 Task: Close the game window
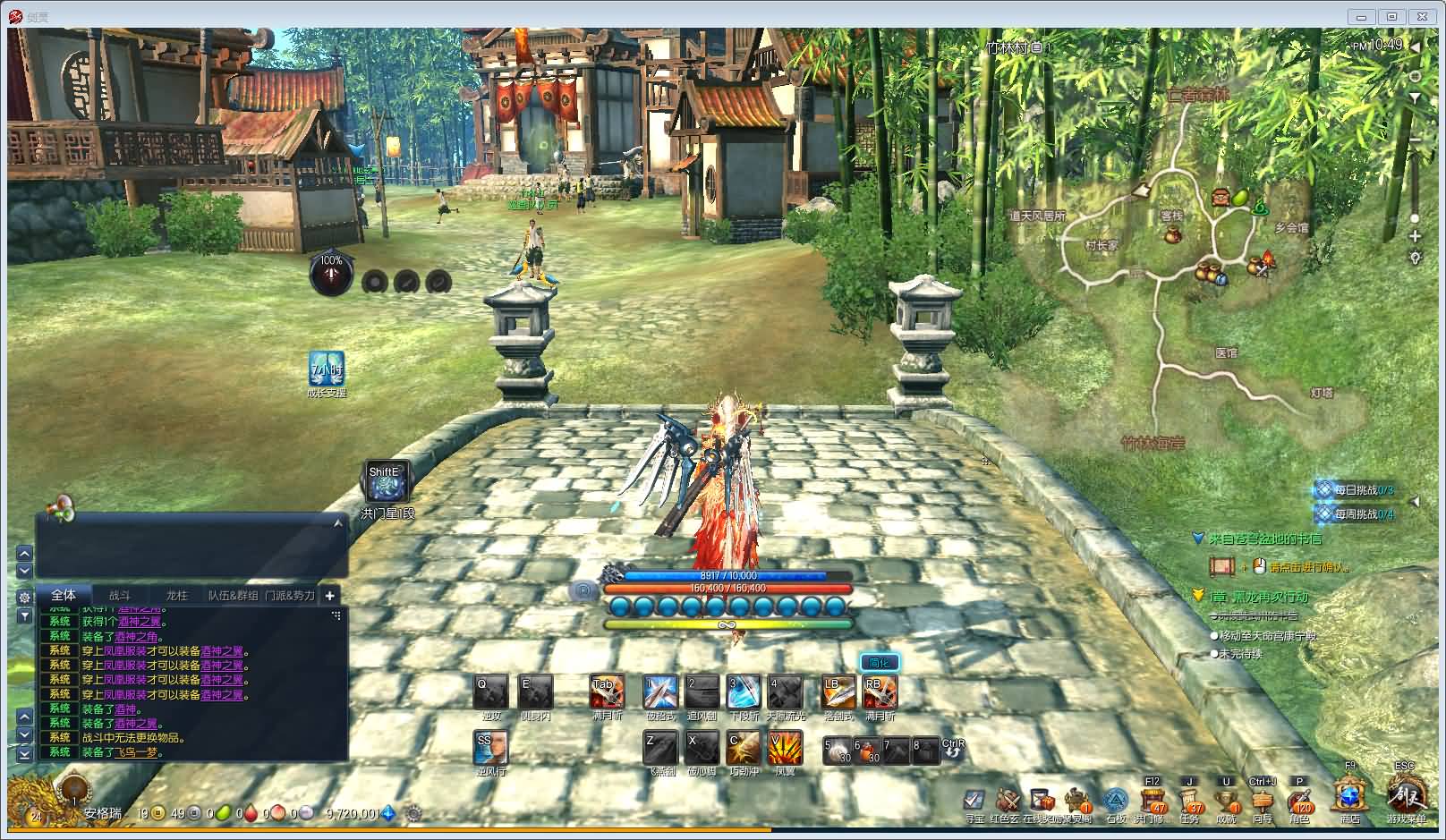1422,16
